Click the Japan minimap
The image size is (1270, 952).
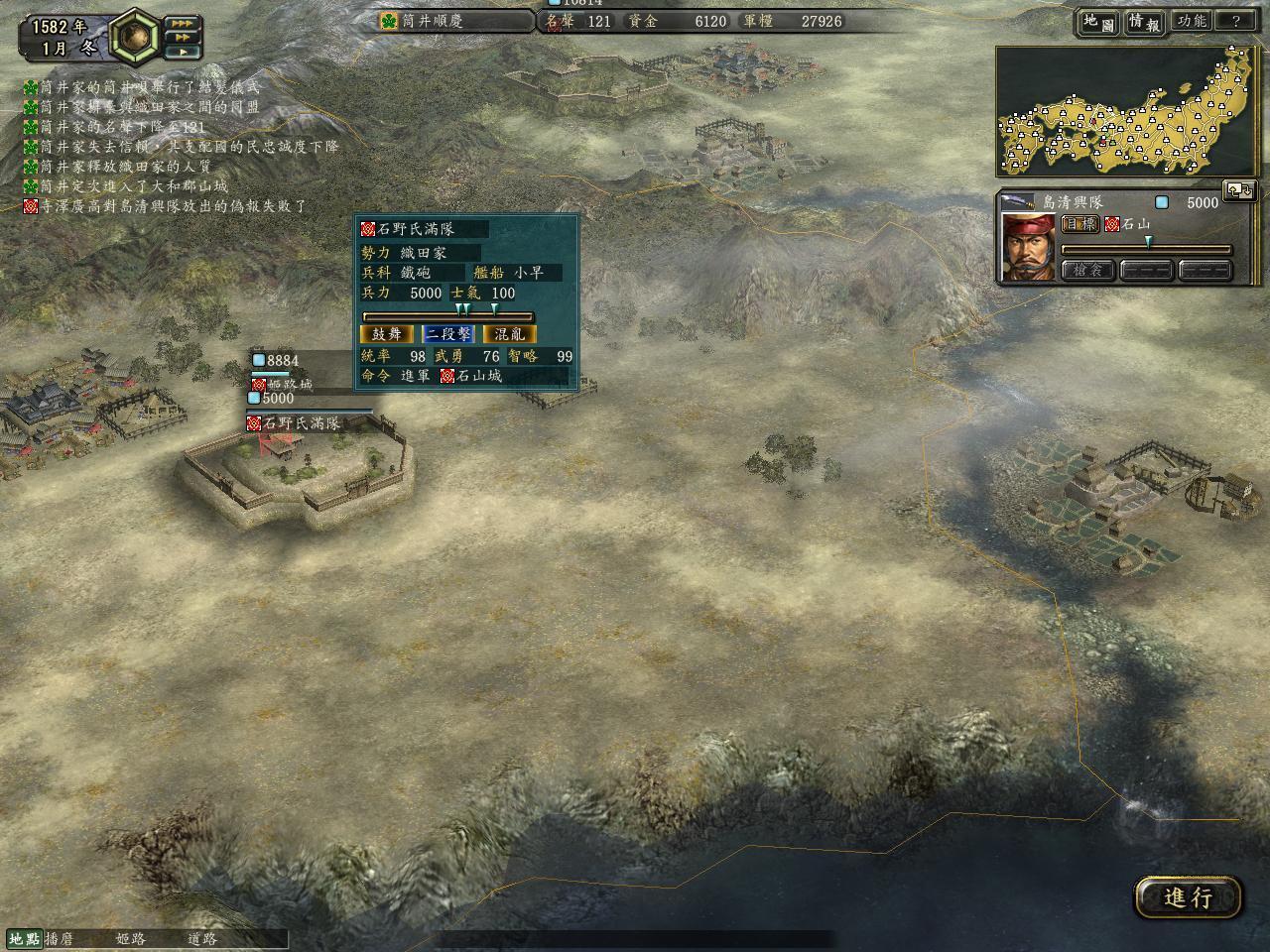coord(1129,113)
